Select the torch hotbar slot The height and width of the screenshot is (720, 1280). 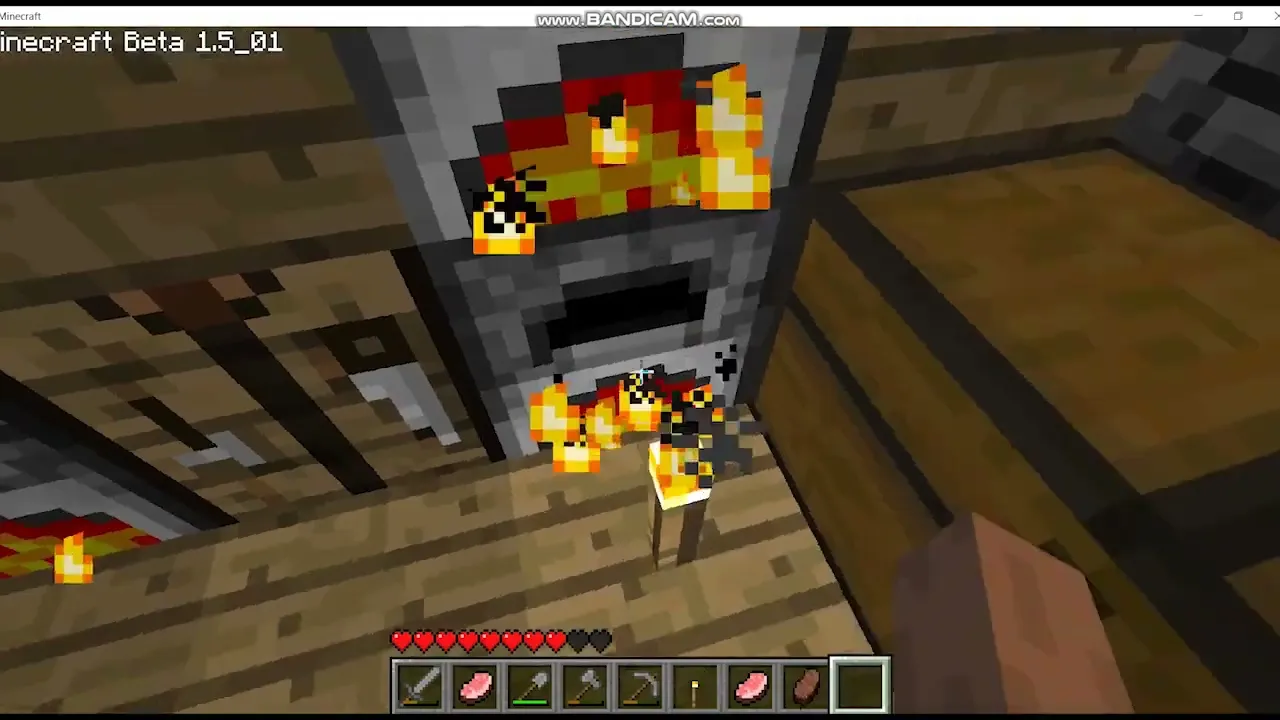(695, 686)
